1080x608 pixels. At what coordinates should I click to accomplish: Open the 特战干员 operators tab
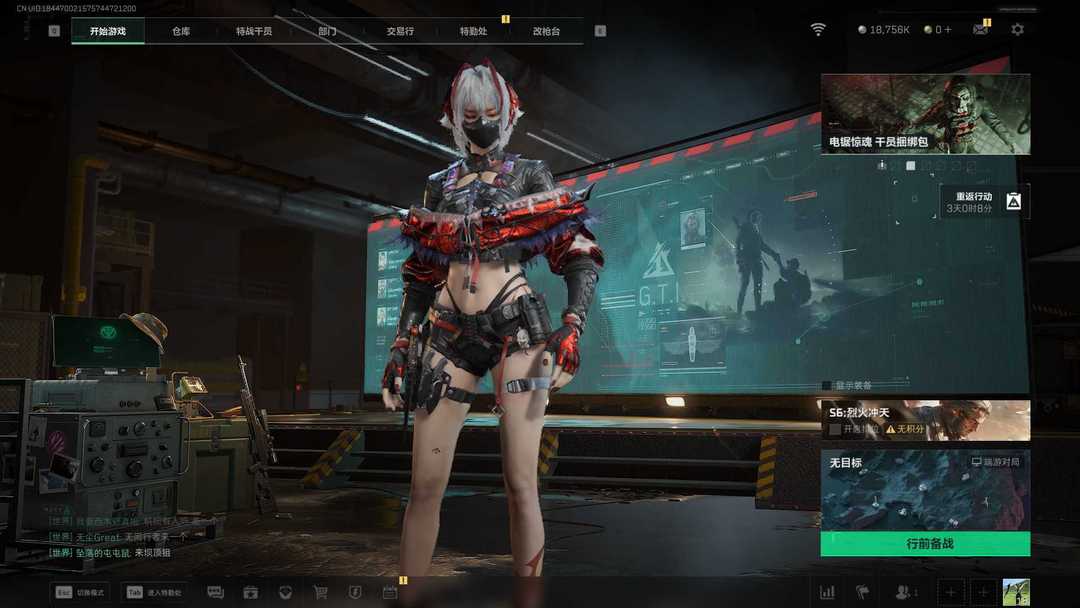(x=254, y=31)
